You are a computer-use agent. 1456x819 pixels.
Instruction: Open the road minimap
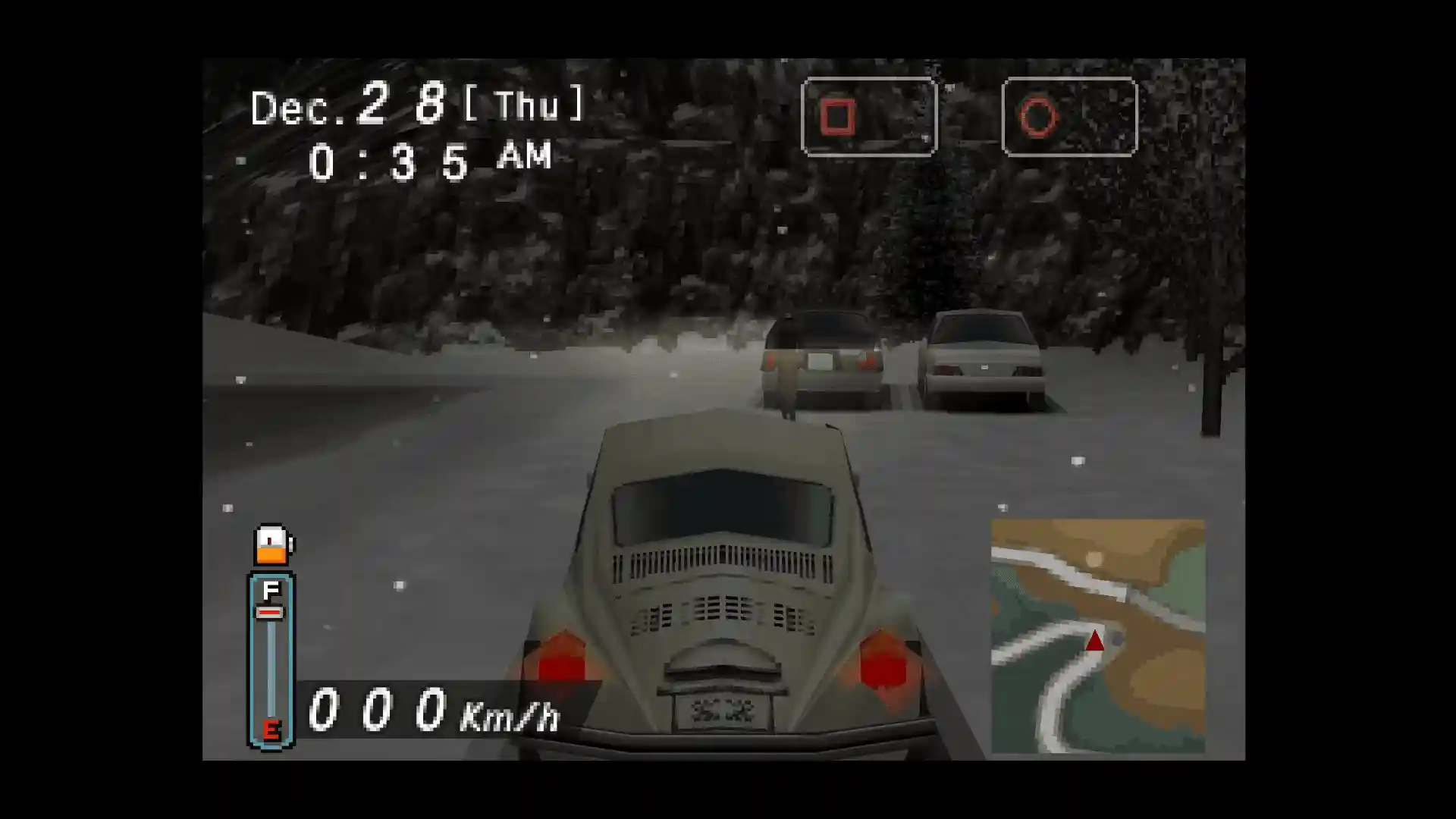(1097, 635)
